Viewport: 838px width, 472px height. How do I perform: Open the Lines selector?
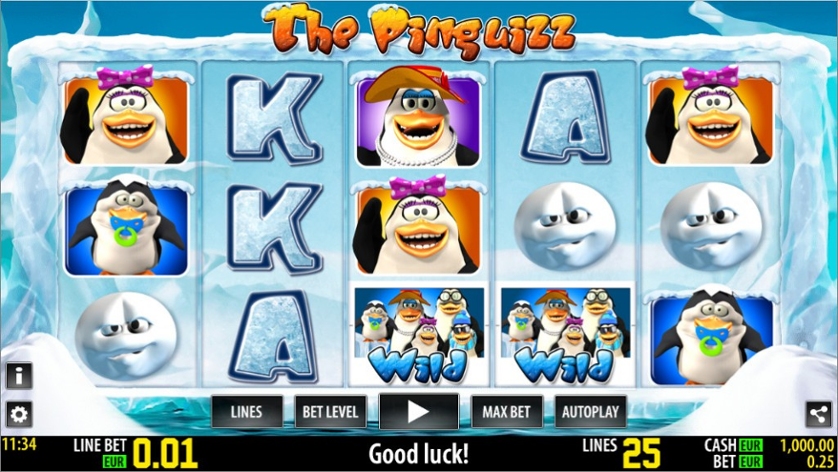[246, 411]
